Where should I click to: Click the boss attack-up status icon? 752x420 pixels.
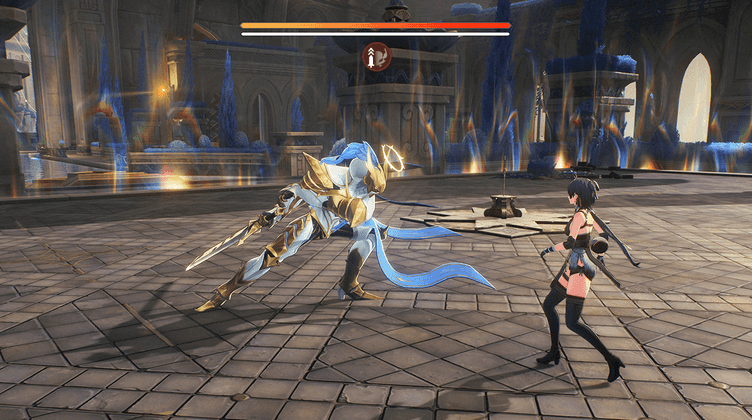tap(375, 56)
